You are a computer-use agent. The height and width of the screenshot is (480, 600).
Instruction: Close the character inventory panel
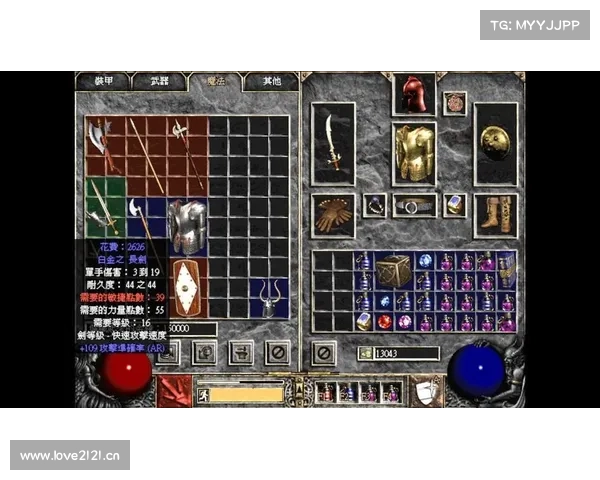tap(323, 352)
